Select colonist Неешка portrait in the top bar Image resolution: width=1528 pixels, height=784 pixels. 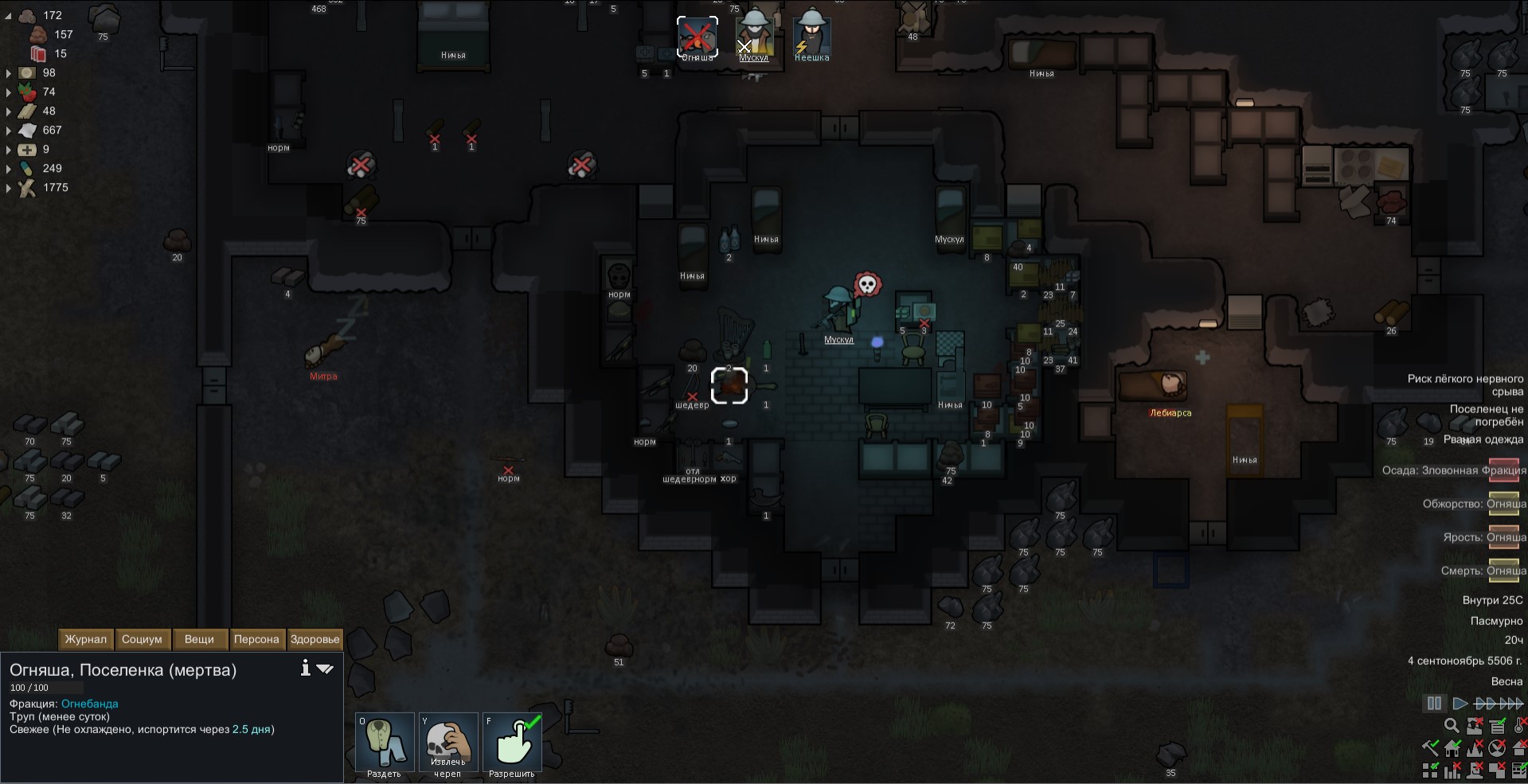point(811,36)
